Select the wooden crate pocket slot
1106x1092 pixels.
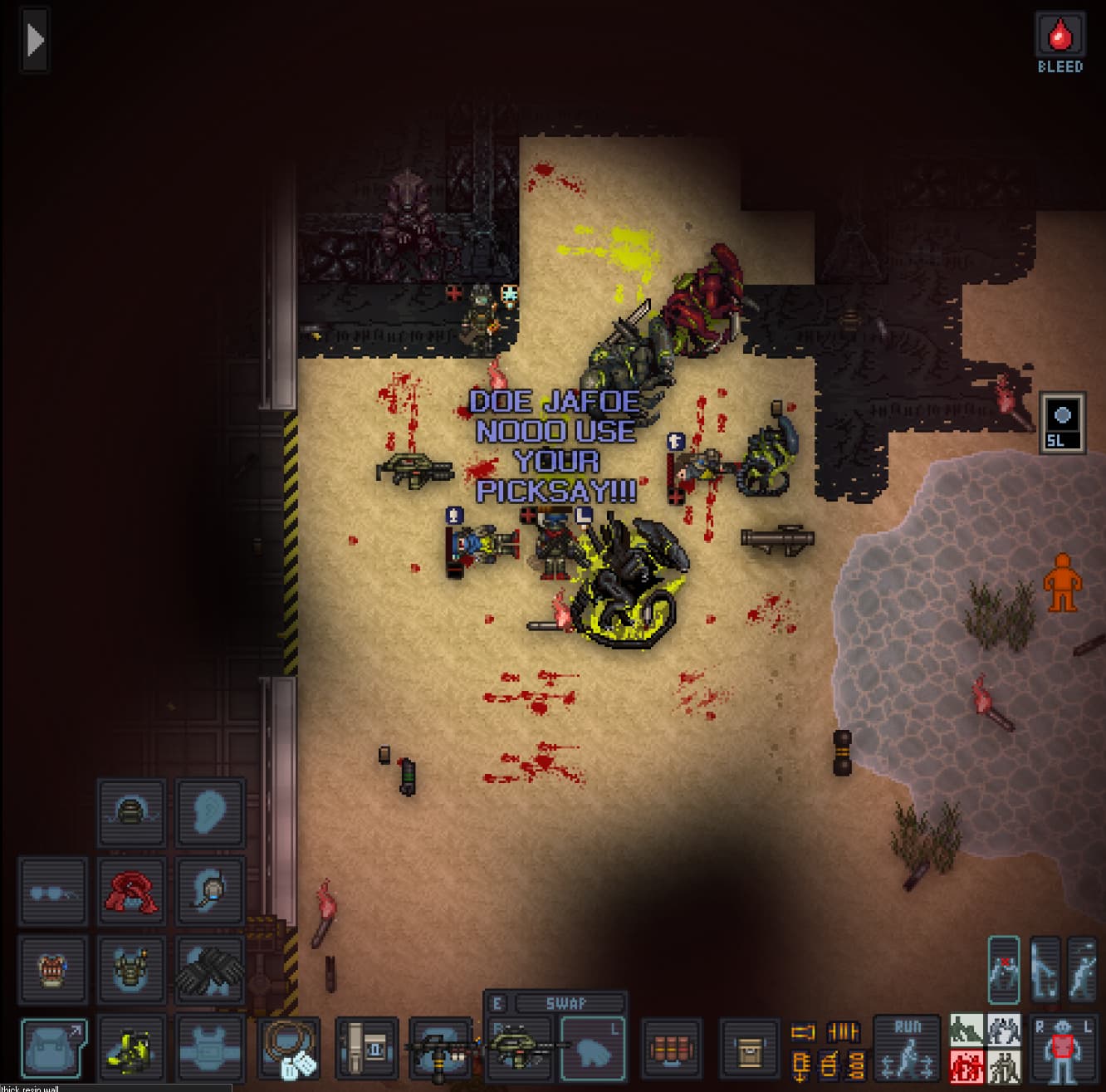coord(749,1048)
